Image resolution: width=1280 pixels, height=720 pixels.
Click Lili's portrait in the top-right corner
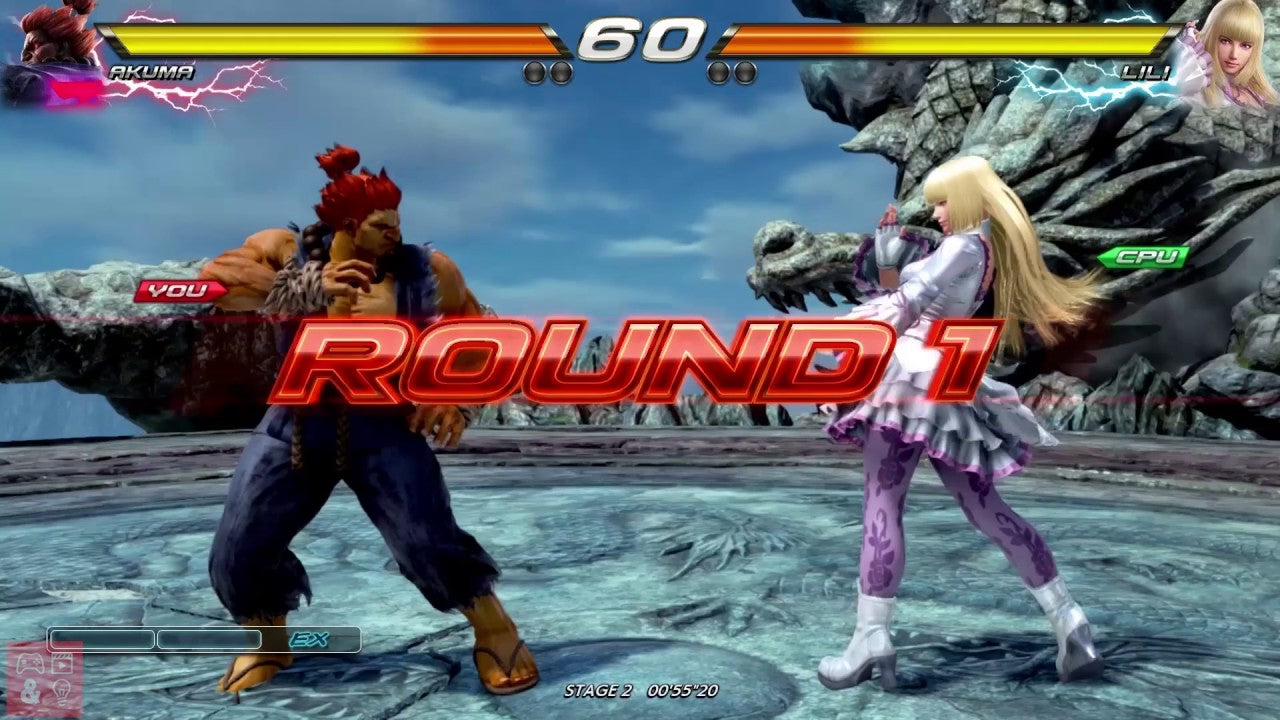(1235, 50)
